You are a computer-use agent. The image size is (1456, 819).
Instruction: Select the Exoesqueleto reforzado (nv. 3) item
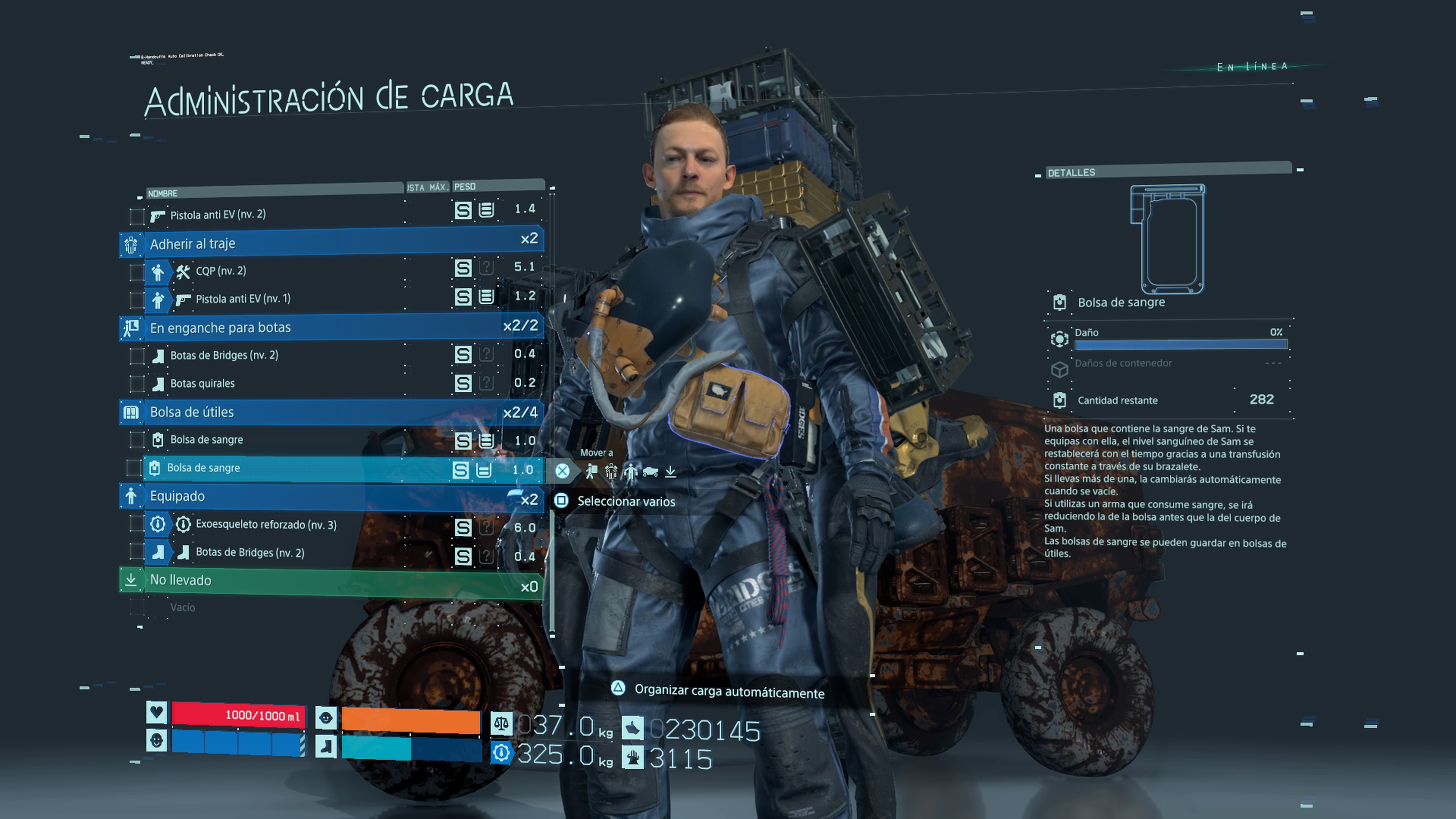tap(266, 524)
